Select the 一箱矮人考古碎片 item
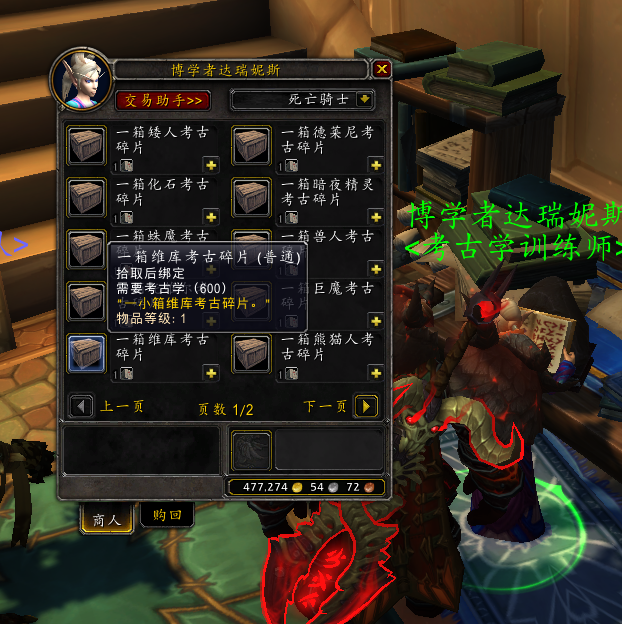Image resolution: width=622 pixels, height=624 pixels. (x=87, y=146)
